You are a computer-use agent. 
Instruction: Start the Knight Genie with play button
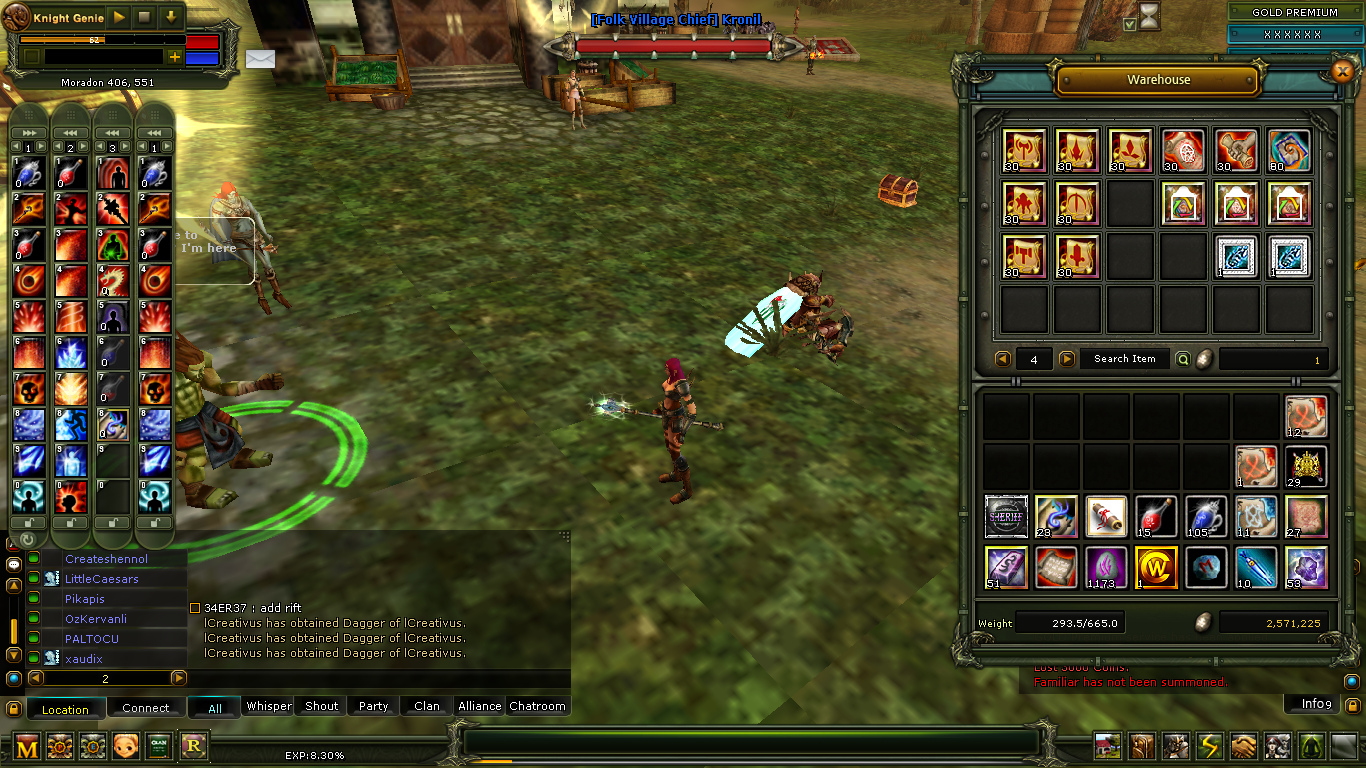pyautogui.click(x=118, y=17)
